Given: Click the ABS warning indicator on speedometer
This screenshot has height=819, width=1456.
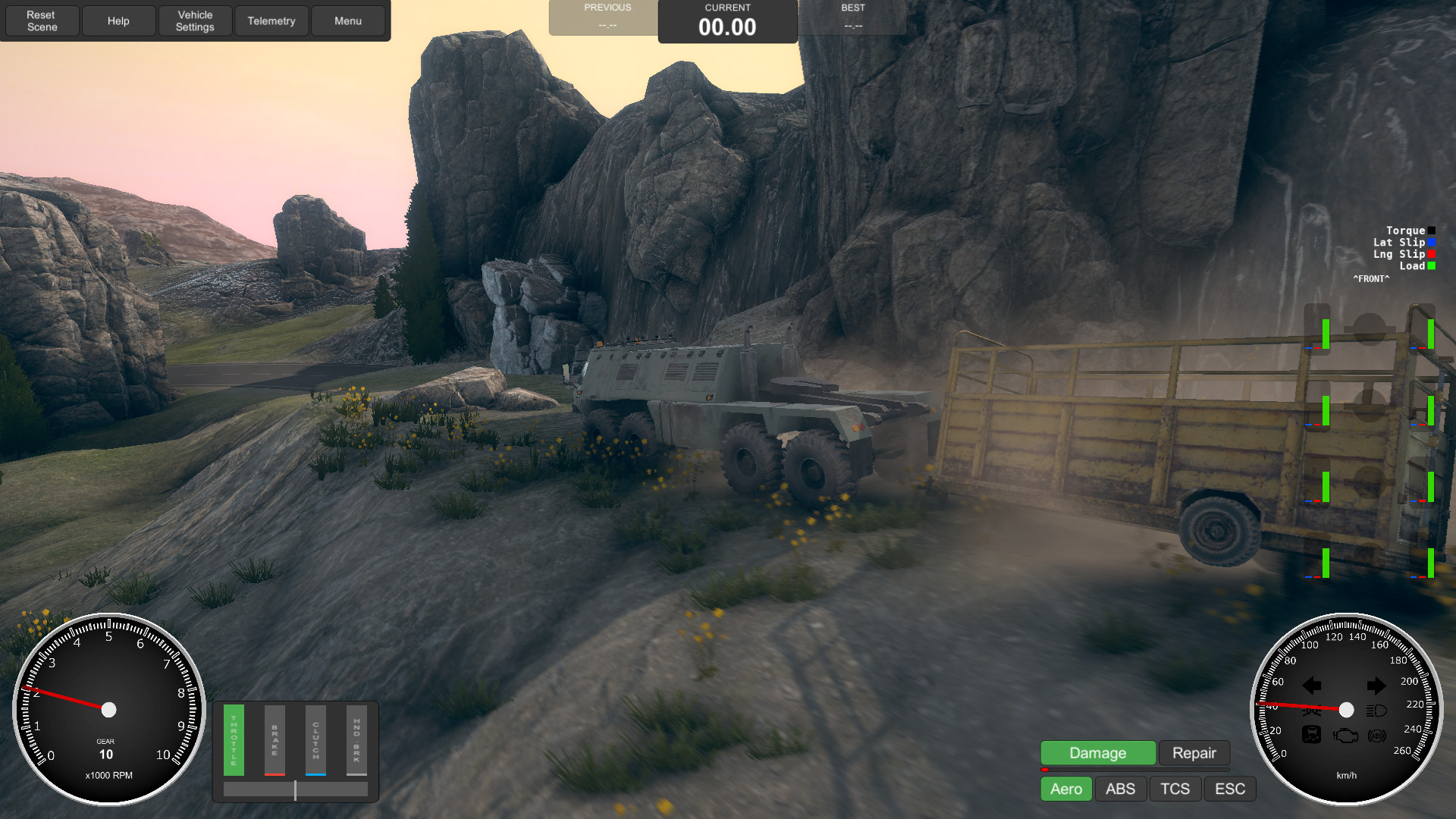Looking at the screenshot, I should click(1376, 736).
